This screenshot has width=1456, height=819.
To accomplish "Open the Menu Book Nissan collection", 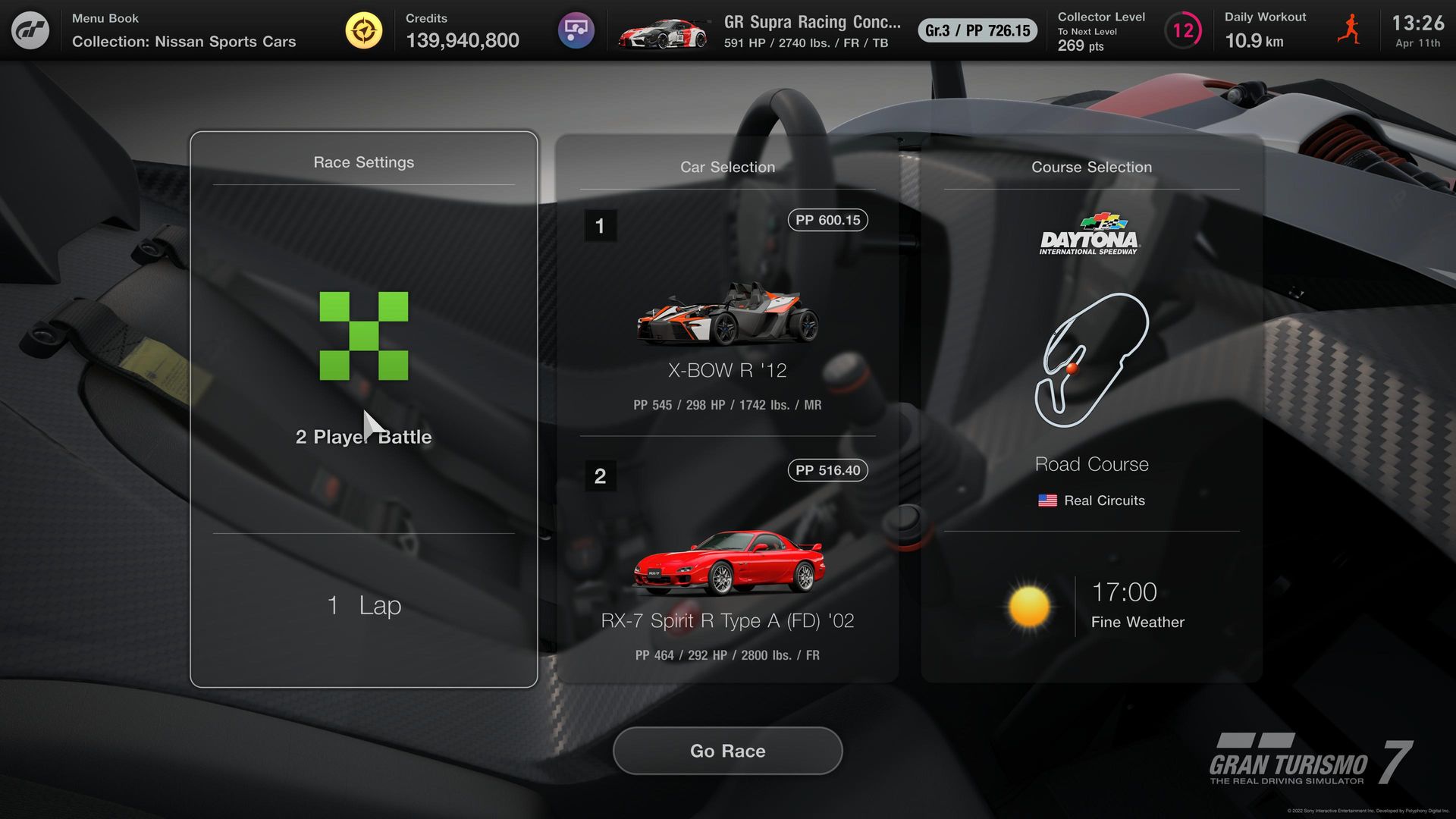I will 184,30.
